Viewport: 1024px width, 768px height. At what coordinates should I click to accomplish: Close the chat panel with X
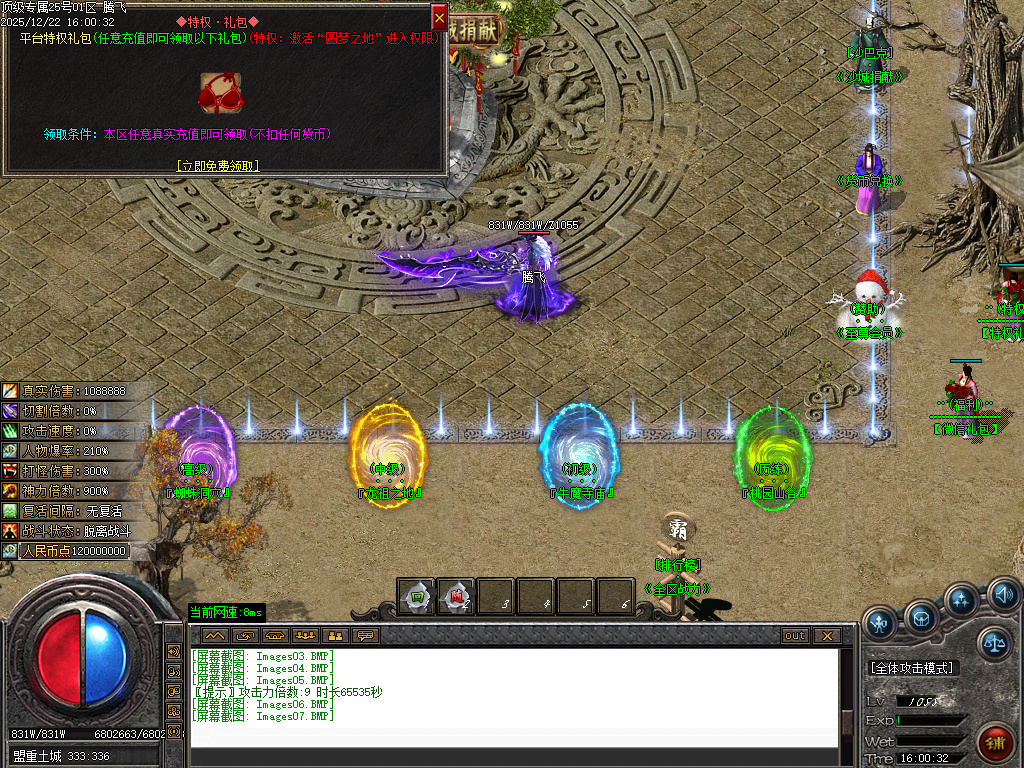[x=826, y=636]
